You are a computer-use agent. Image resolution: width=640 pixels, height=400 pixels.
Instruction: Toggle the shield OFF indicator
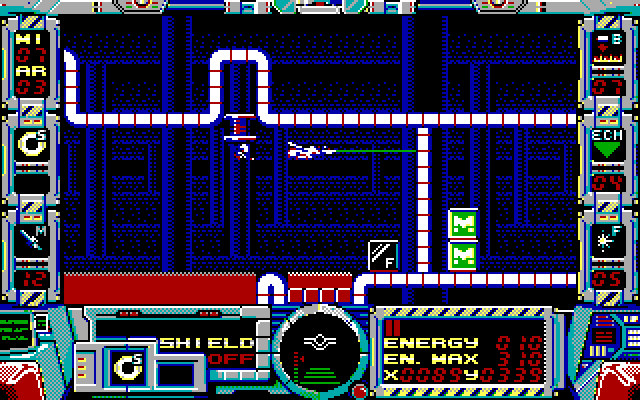[x=231, y=360]
